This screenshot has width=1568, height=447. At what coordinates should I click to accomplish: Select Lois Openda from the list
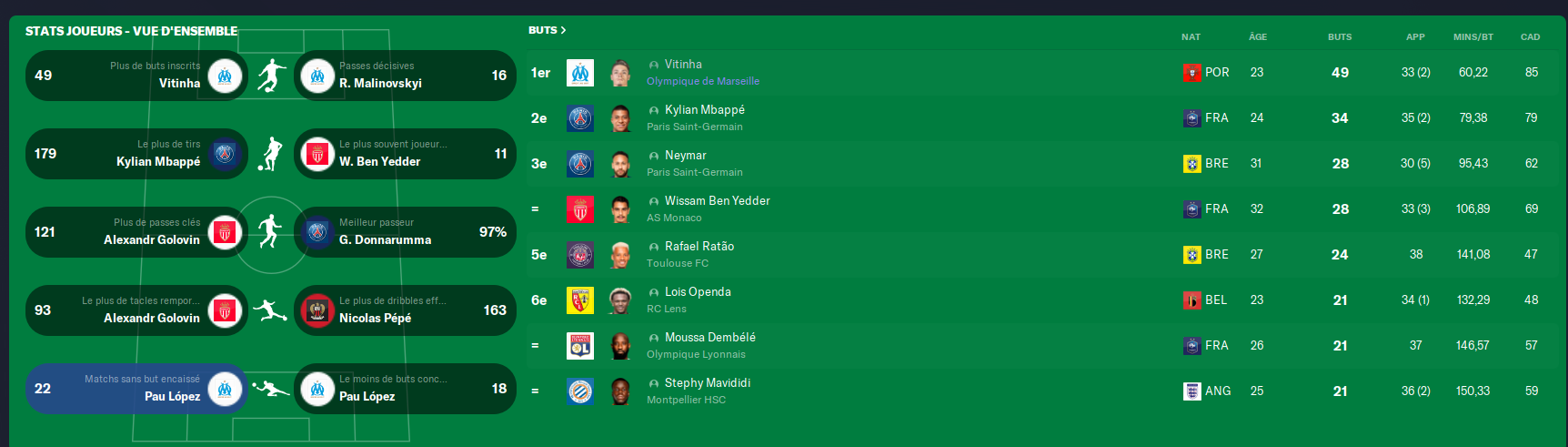click(x=698, y=292)
